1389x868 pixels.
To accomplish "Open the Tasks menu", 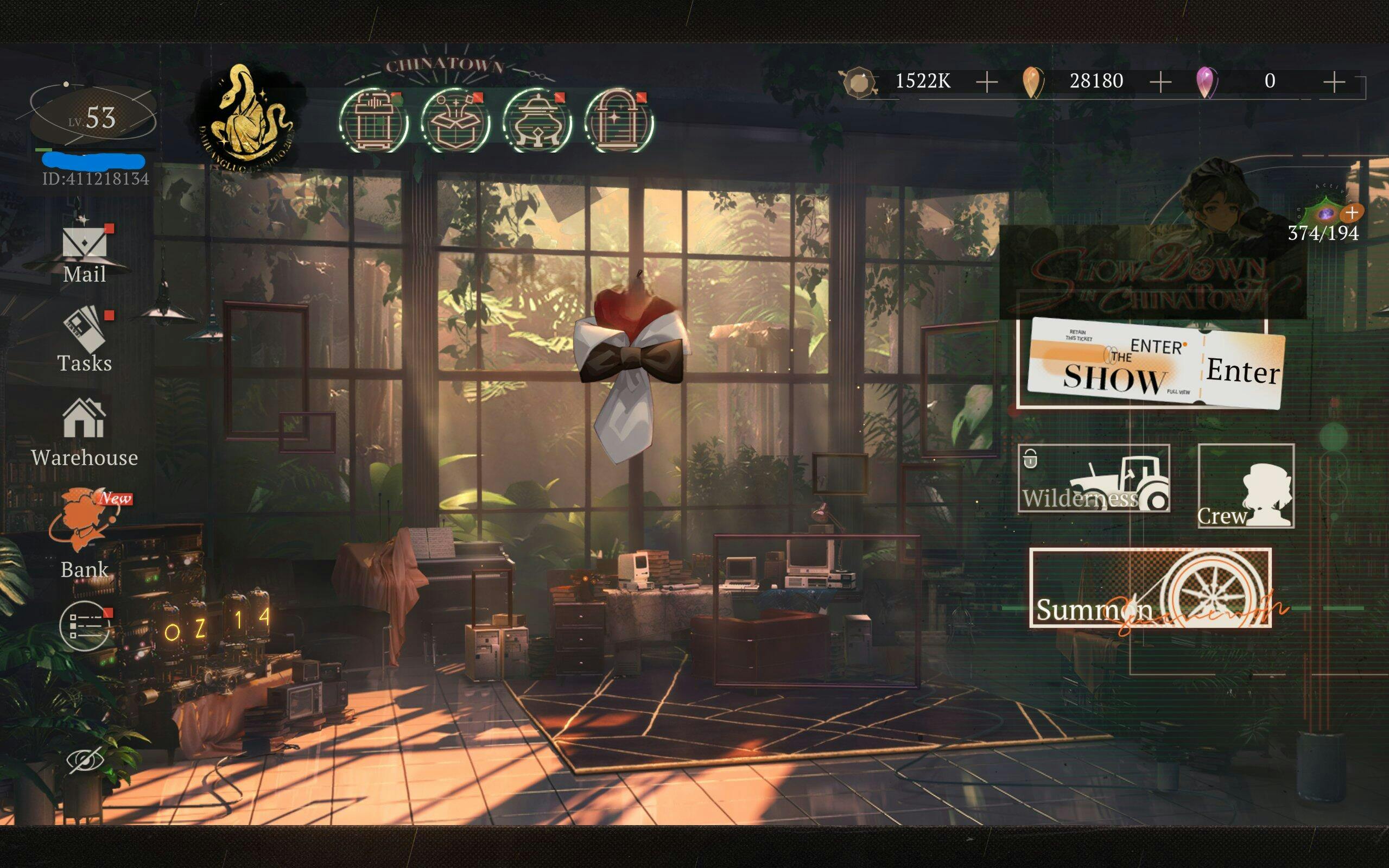I will (x=84, y=340).
